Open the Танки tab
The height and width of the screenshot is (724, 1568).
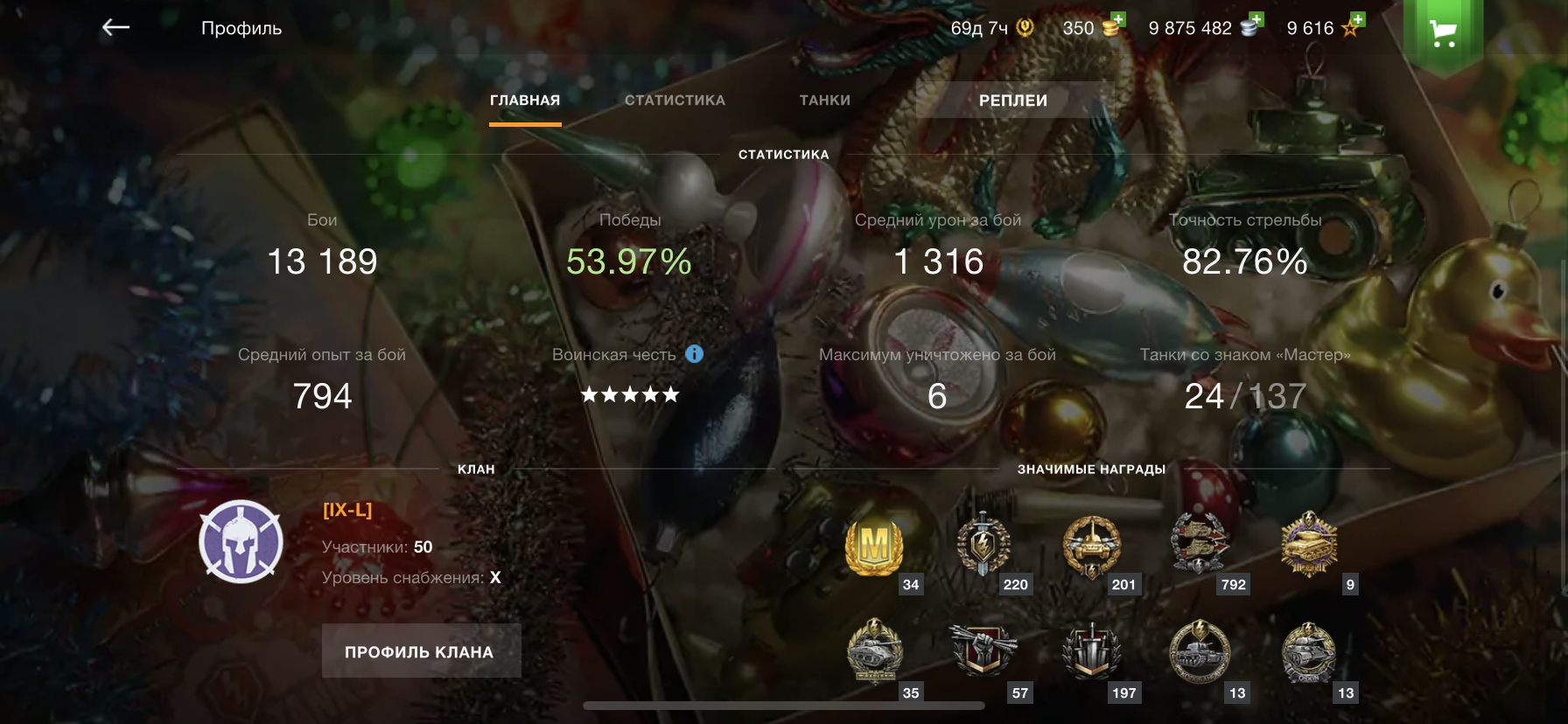click(x=824, y=101)
